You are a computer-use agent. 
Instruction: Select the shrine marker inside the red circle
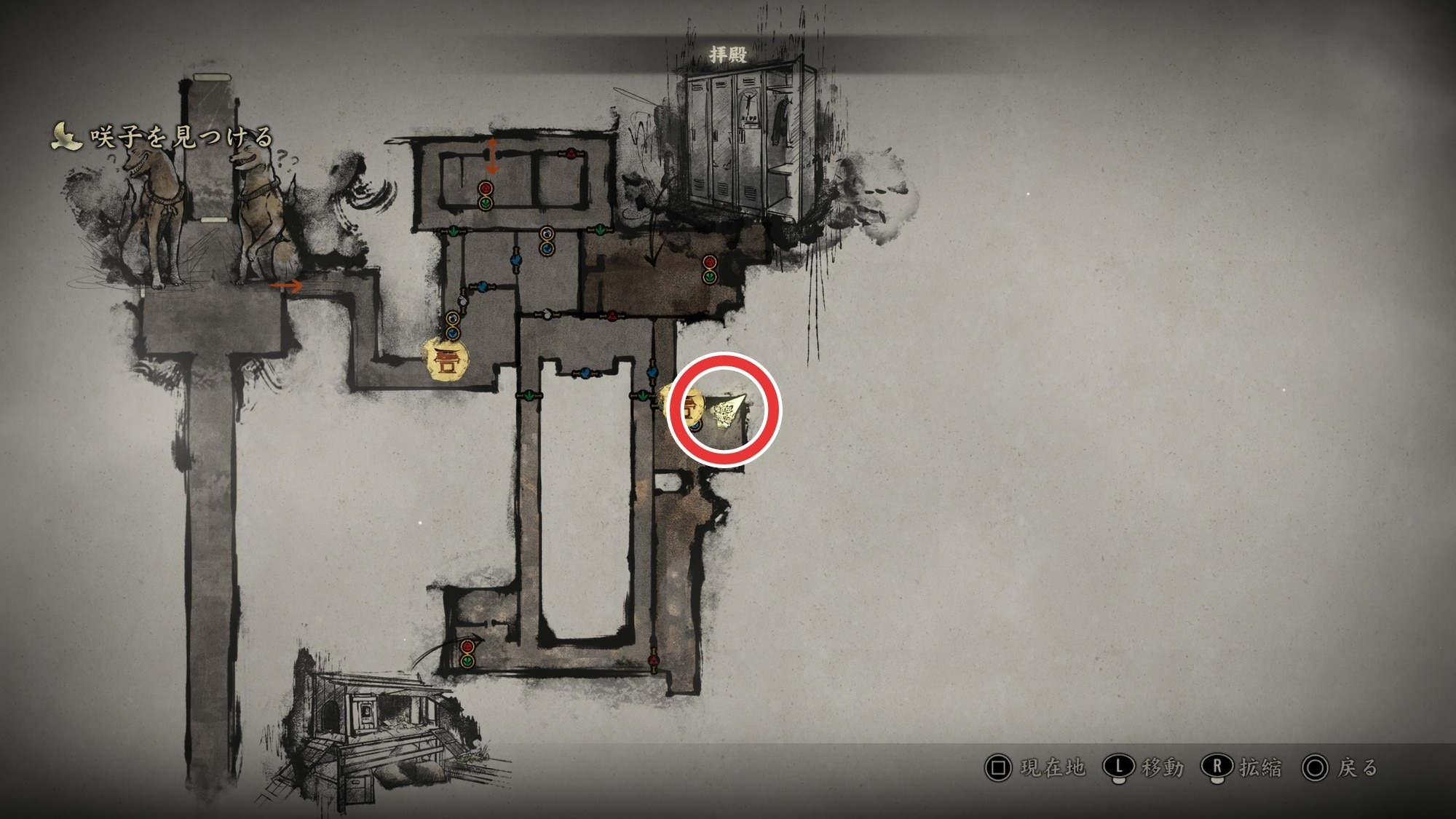[x=688, y=408]
